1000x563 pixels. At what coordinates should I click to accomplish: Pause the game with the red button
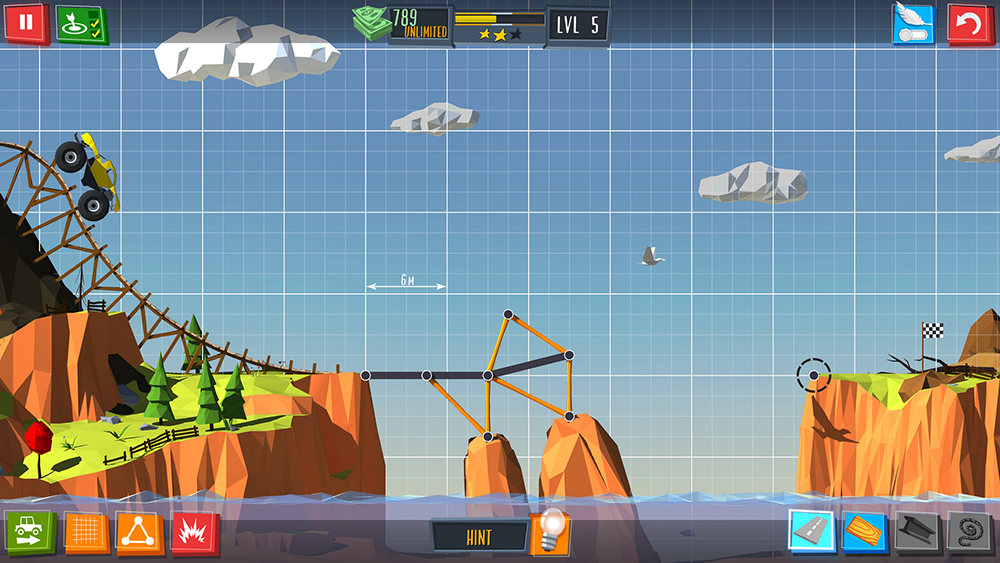pos(26,23)
